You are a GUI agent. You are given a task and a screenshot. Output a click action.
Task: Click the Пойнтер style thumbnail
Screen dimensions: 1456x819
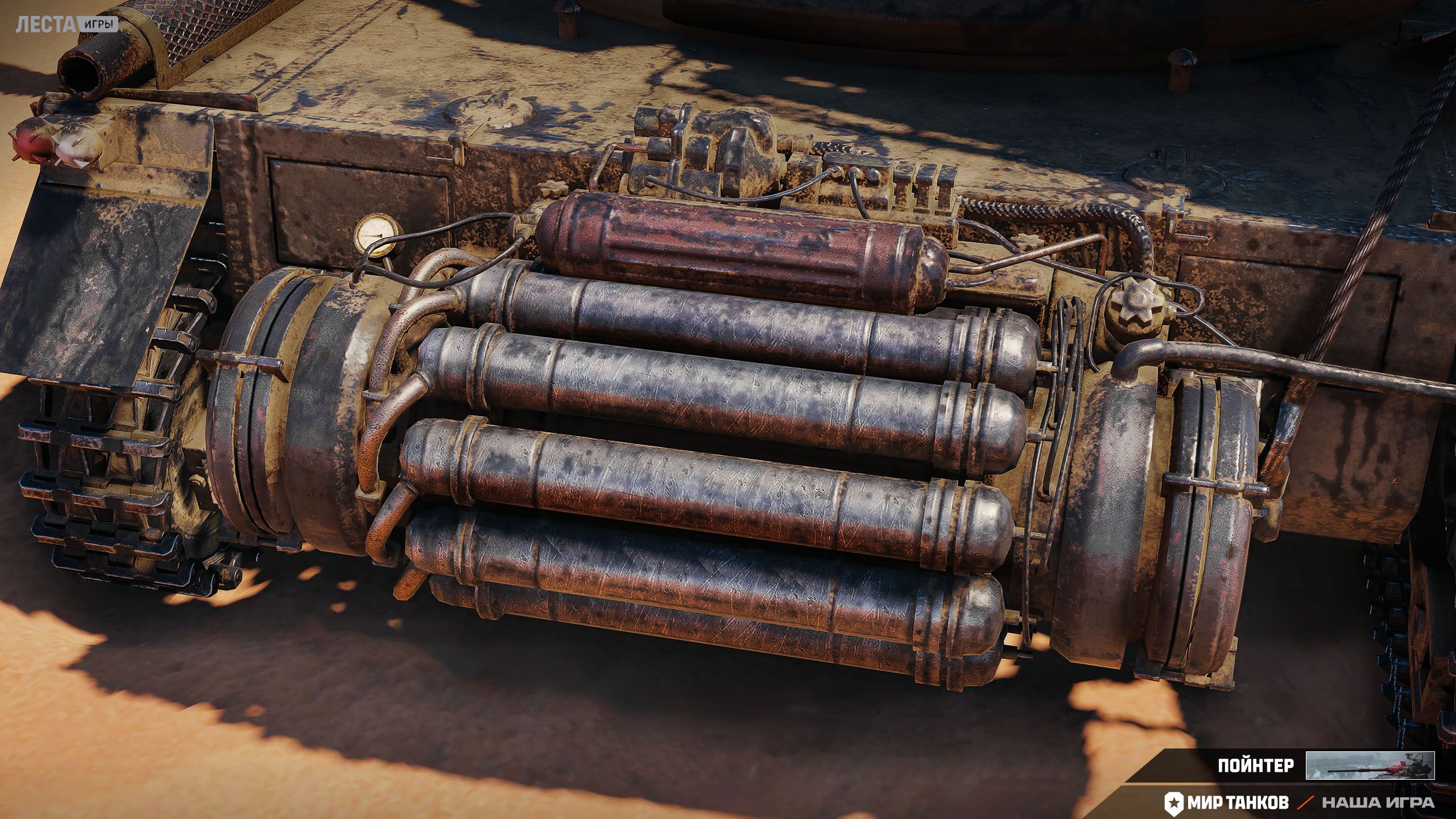tap(1370, 765)
